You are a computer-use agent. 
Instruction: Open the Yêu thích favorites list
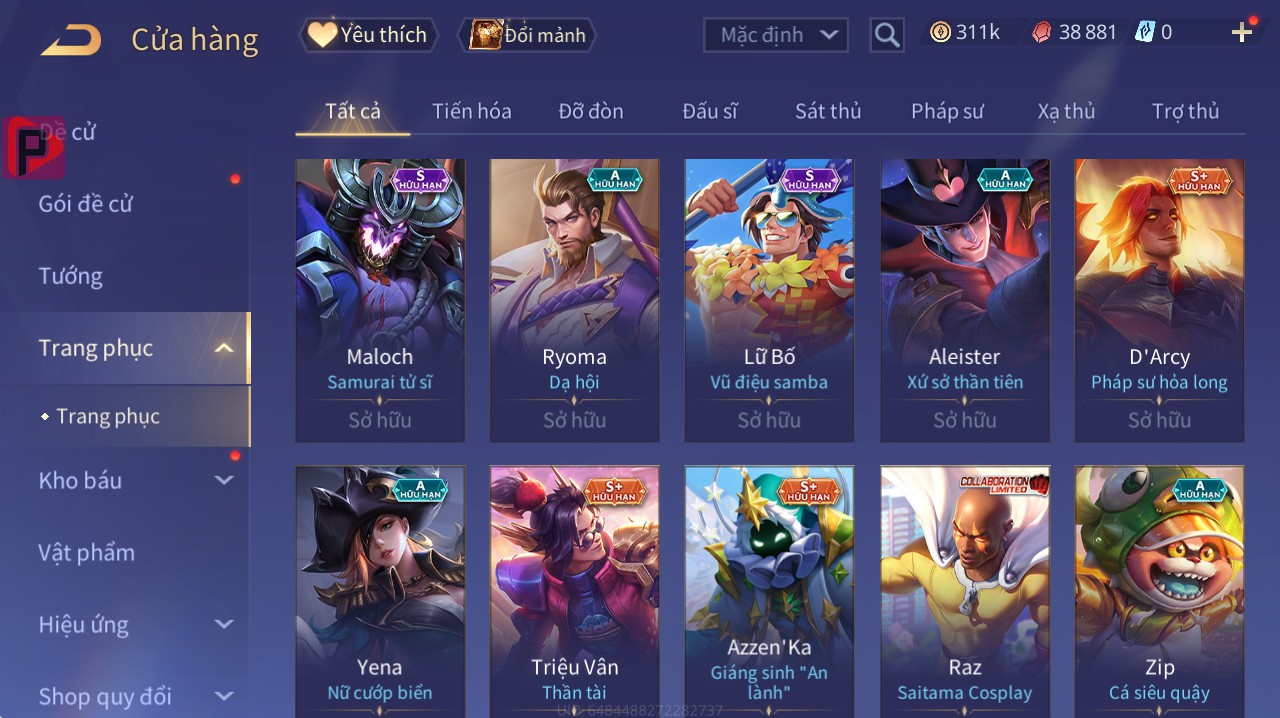pyautogui.click(x=369, y=35)
